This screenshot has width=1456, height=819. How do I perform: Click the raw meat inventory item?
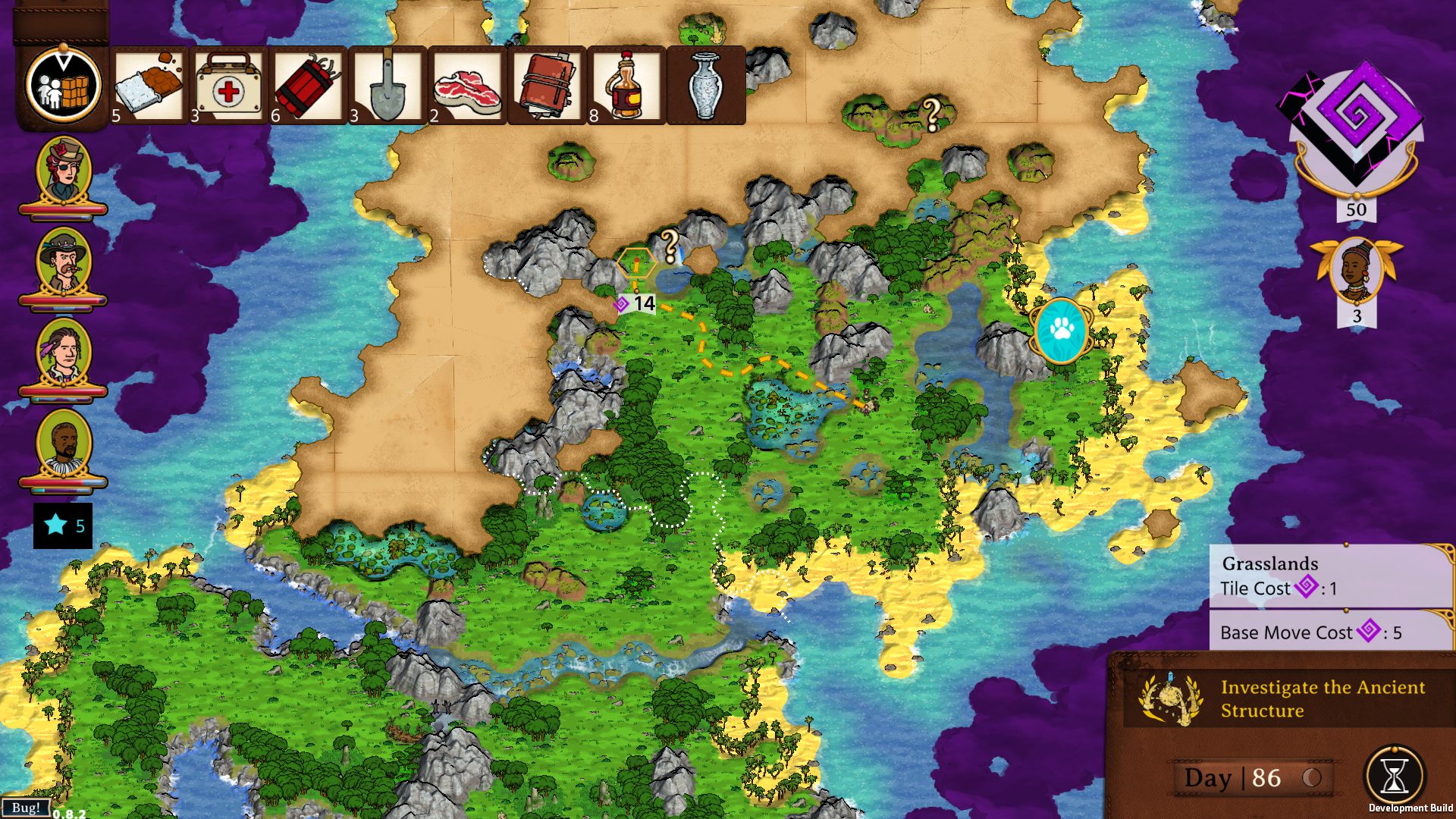click(468, 83)
